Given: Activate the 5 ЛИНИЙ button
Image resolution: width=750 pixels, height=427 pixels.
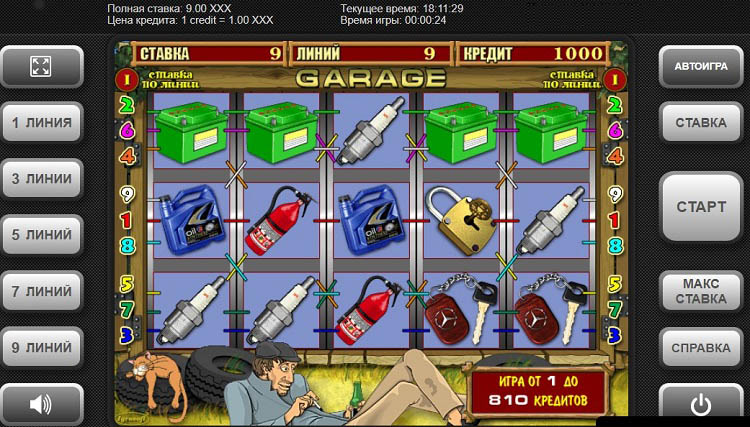Looking at the screenshot, I should (41, 235).
